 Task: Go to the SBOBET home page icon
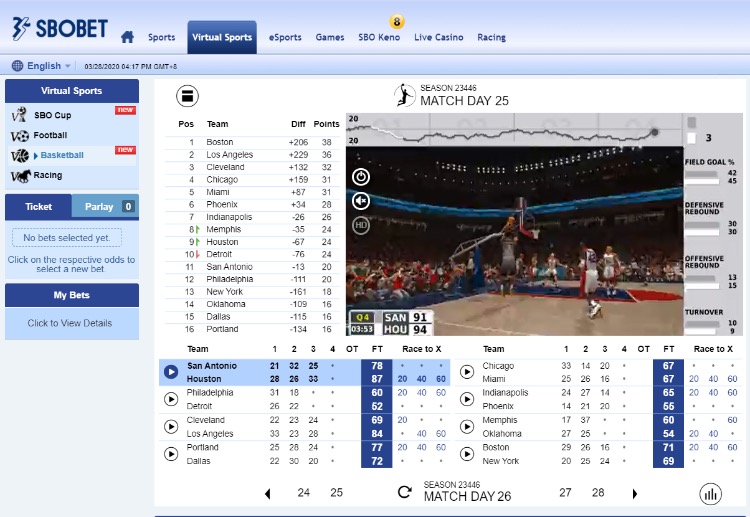127,38
